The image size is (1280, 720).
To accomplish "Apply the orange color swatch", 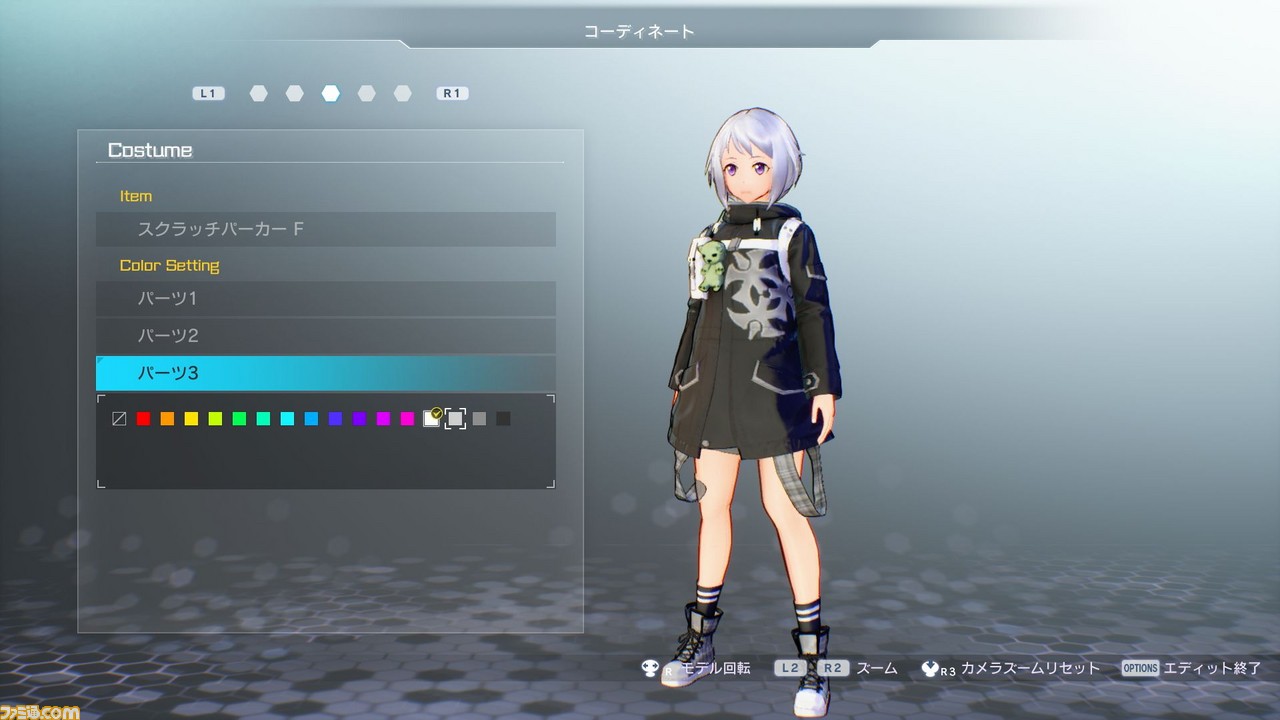I will 167,419.
